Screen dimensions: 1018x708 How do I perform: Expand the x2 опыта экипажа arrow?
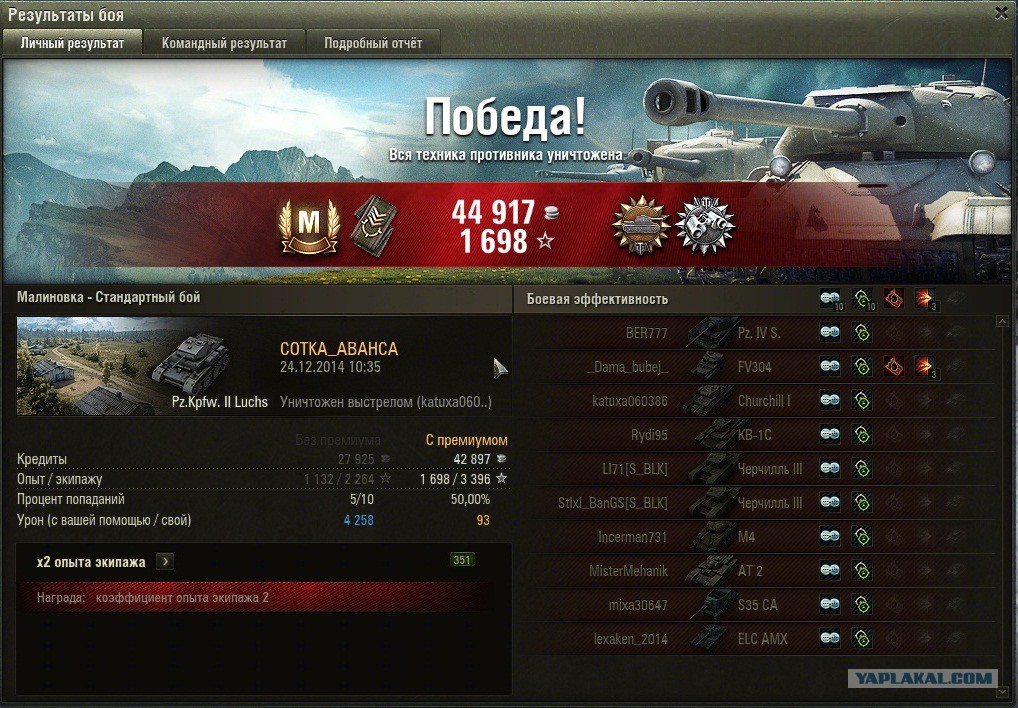point(165,562)
